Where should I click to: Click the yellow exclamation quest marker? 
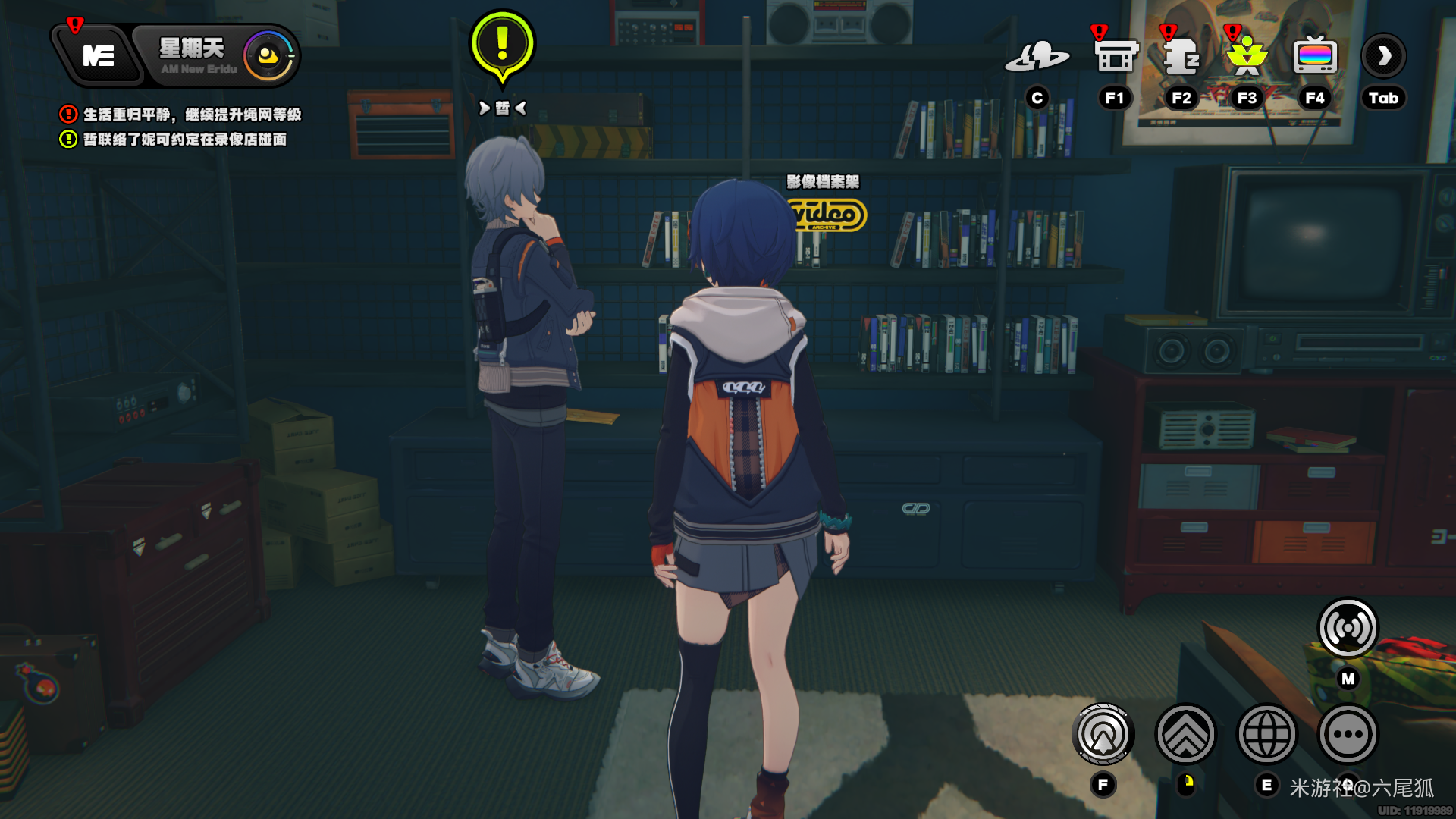tap(502, 45)
